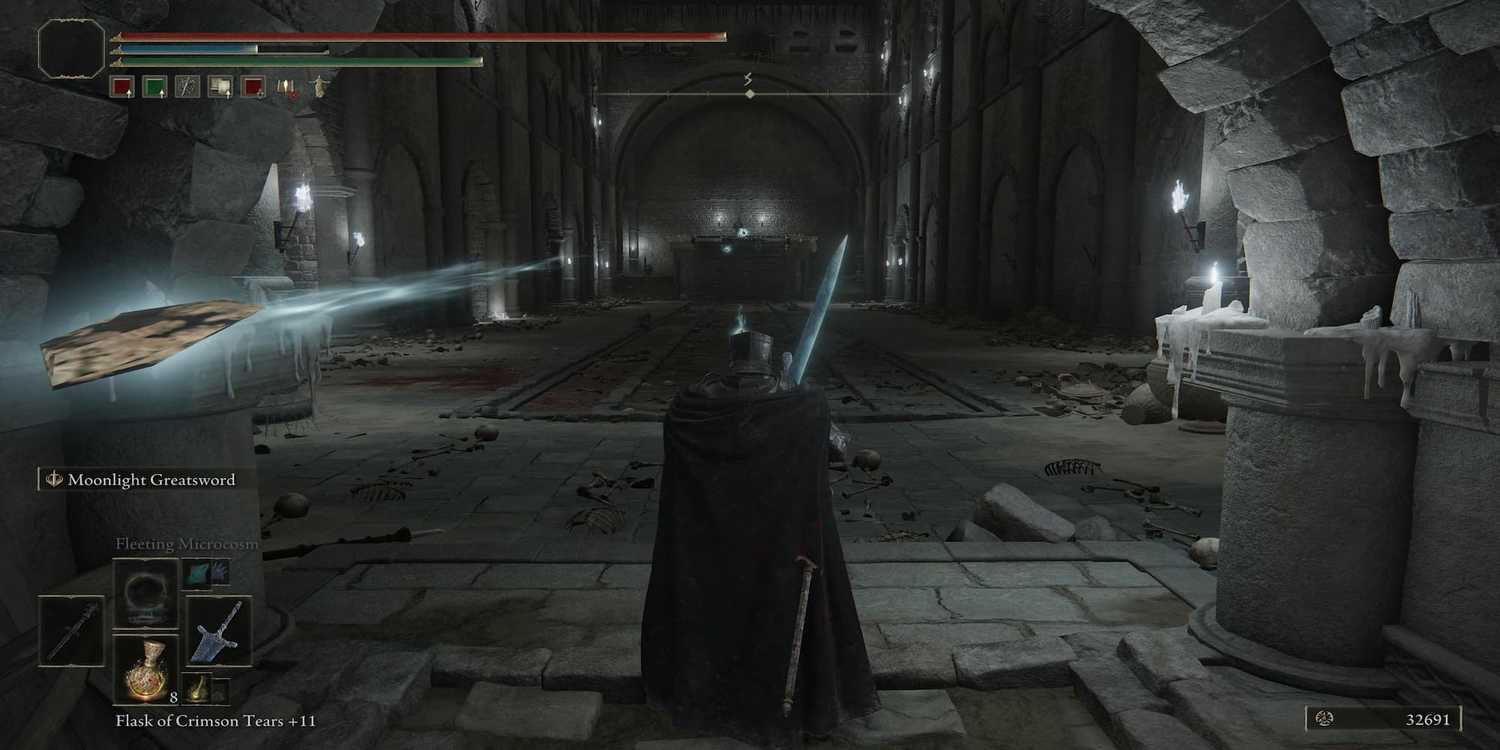Click the red attack-boost buff icon
The image size is (1500, 750).
coord(122,86)
